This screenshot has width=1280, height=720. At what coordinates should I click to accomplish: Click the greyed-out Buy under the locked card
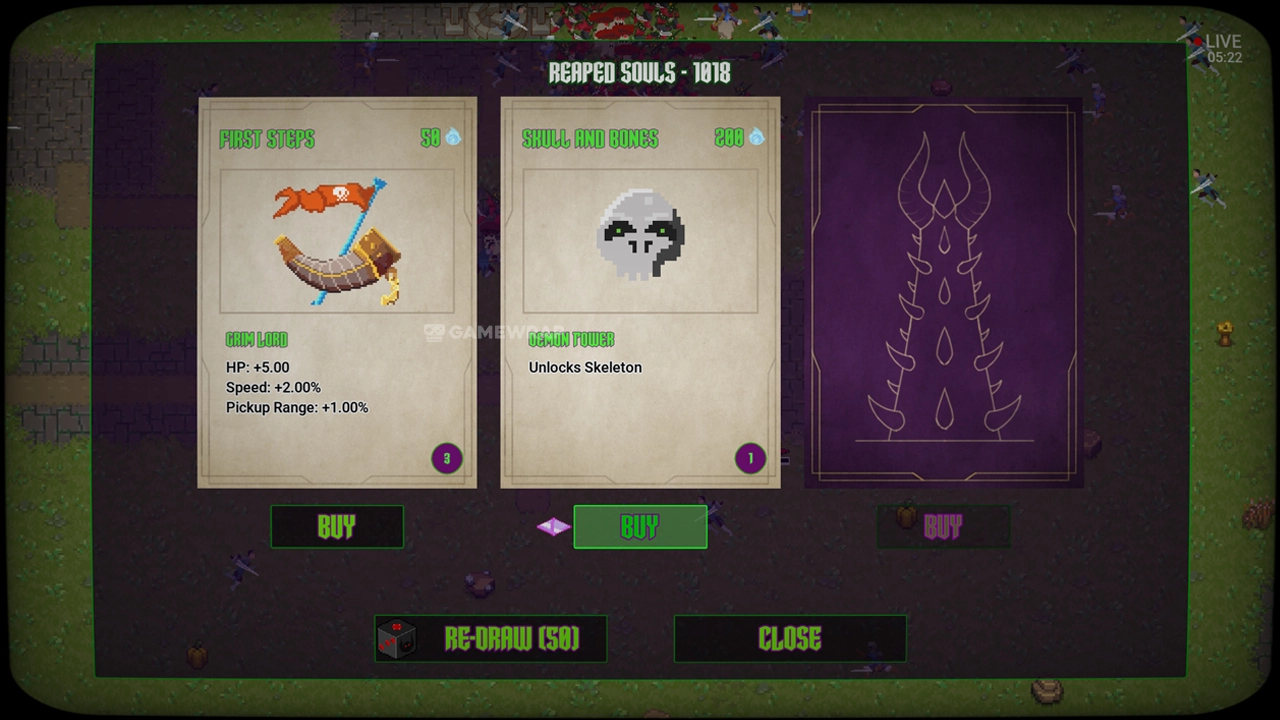pyautogui.click(x=943, y=527)
